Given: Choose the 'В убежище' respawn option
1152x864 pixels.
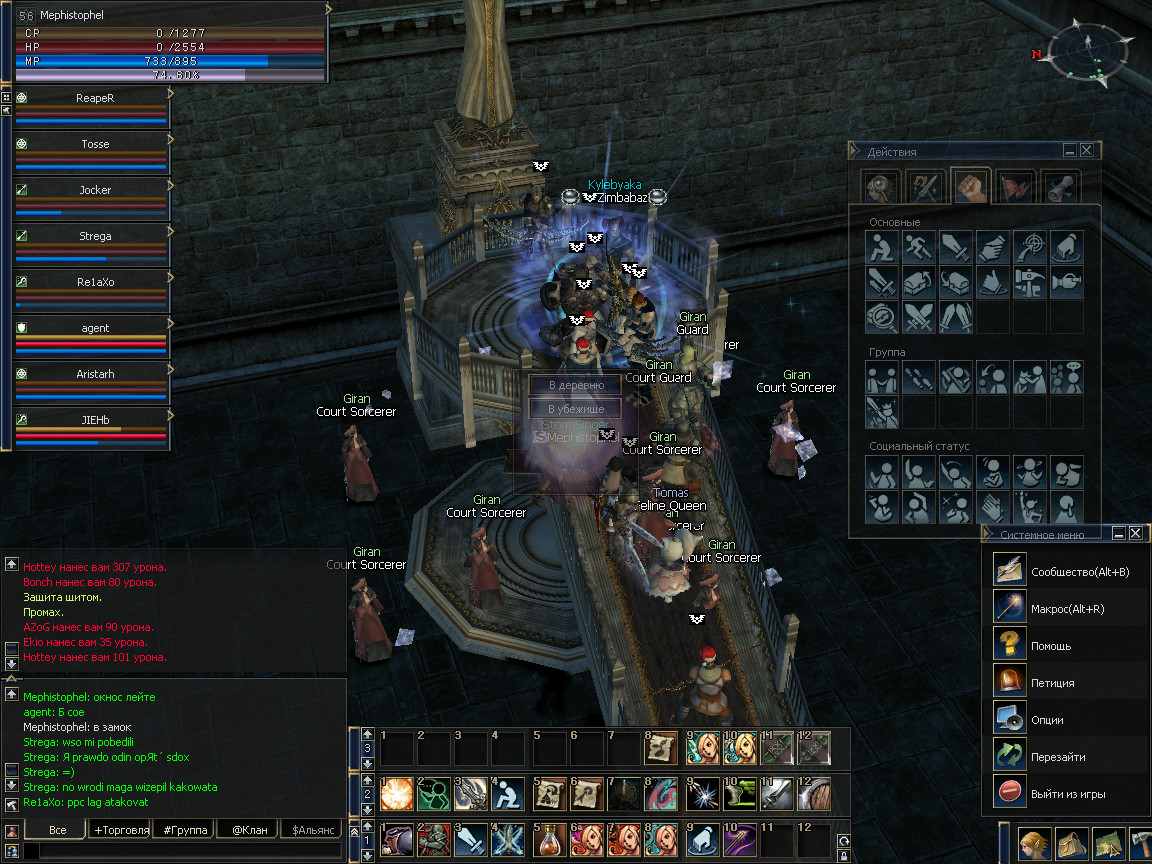Looking at the screenshot, I should tap(576, 409).
